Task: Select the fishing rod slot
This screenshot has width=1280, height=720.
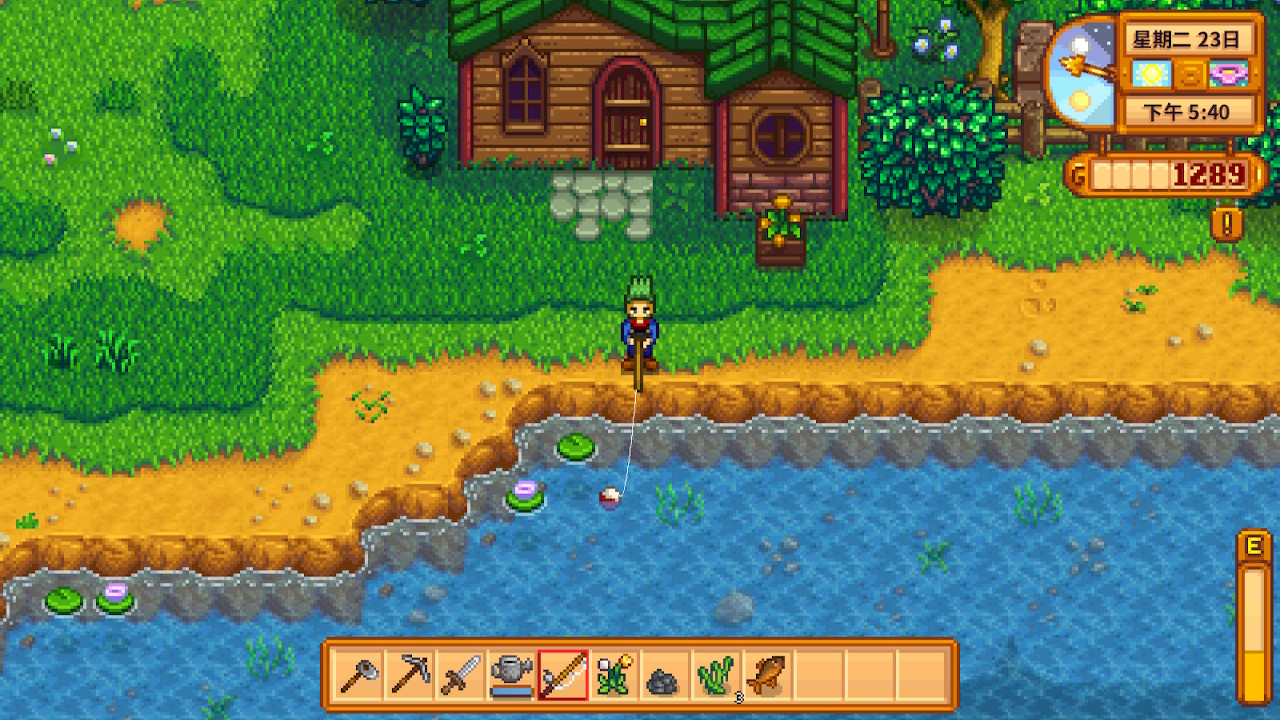Action: click(563, 675)
